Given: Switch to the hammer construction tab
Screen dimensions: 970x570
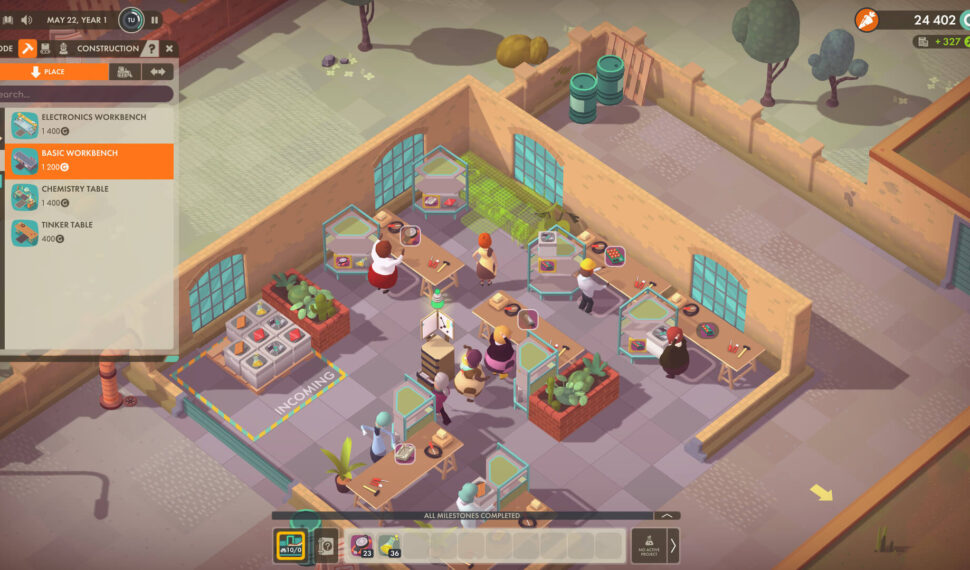Looking at the screenshot, I should (28, 48).
